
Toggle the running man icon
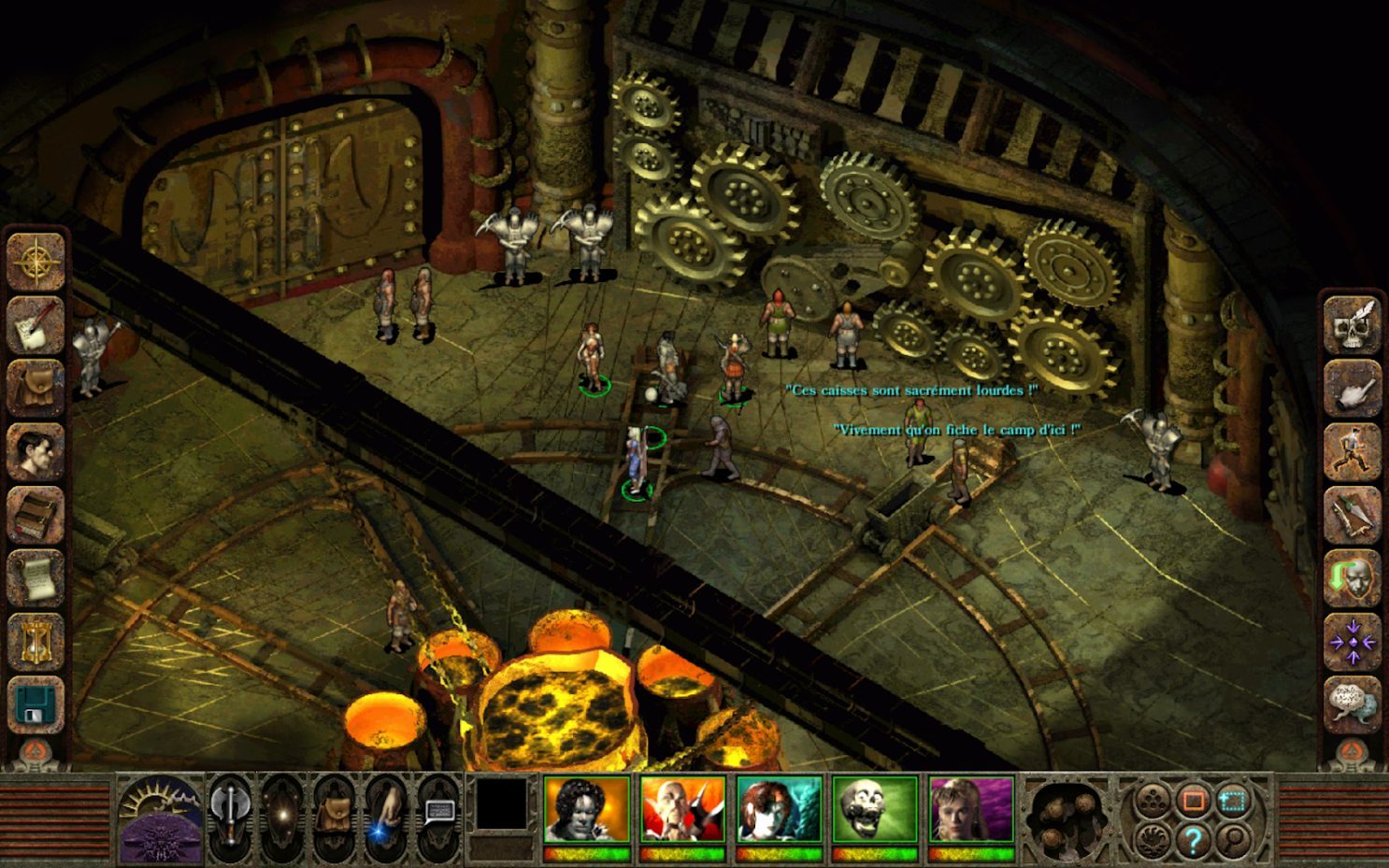pyautogui.click(x=1353, y=451)
